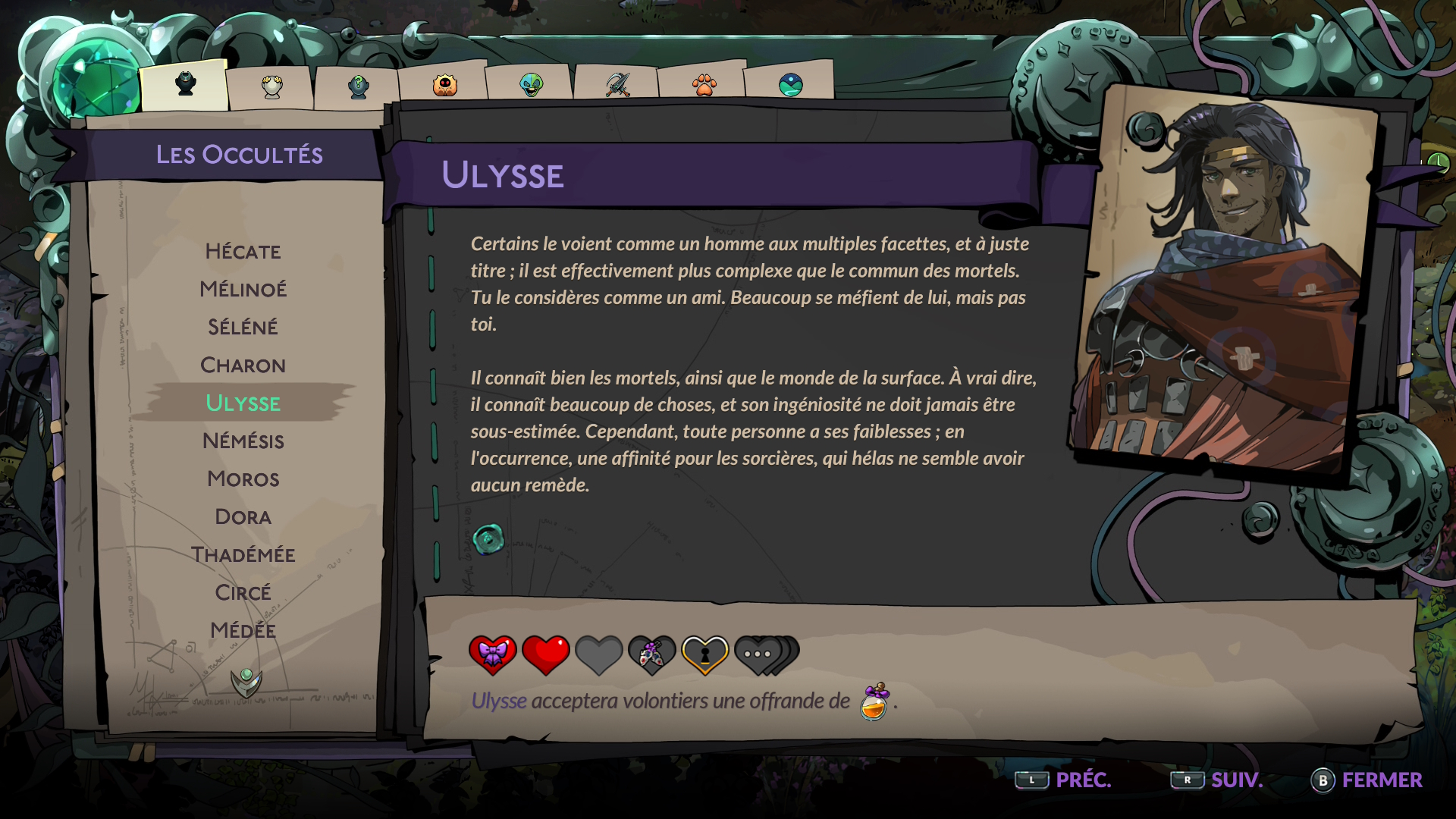Screen dimensions: 1456x819
Task: Select Dora in the list
Action: (x=243, y=517)
